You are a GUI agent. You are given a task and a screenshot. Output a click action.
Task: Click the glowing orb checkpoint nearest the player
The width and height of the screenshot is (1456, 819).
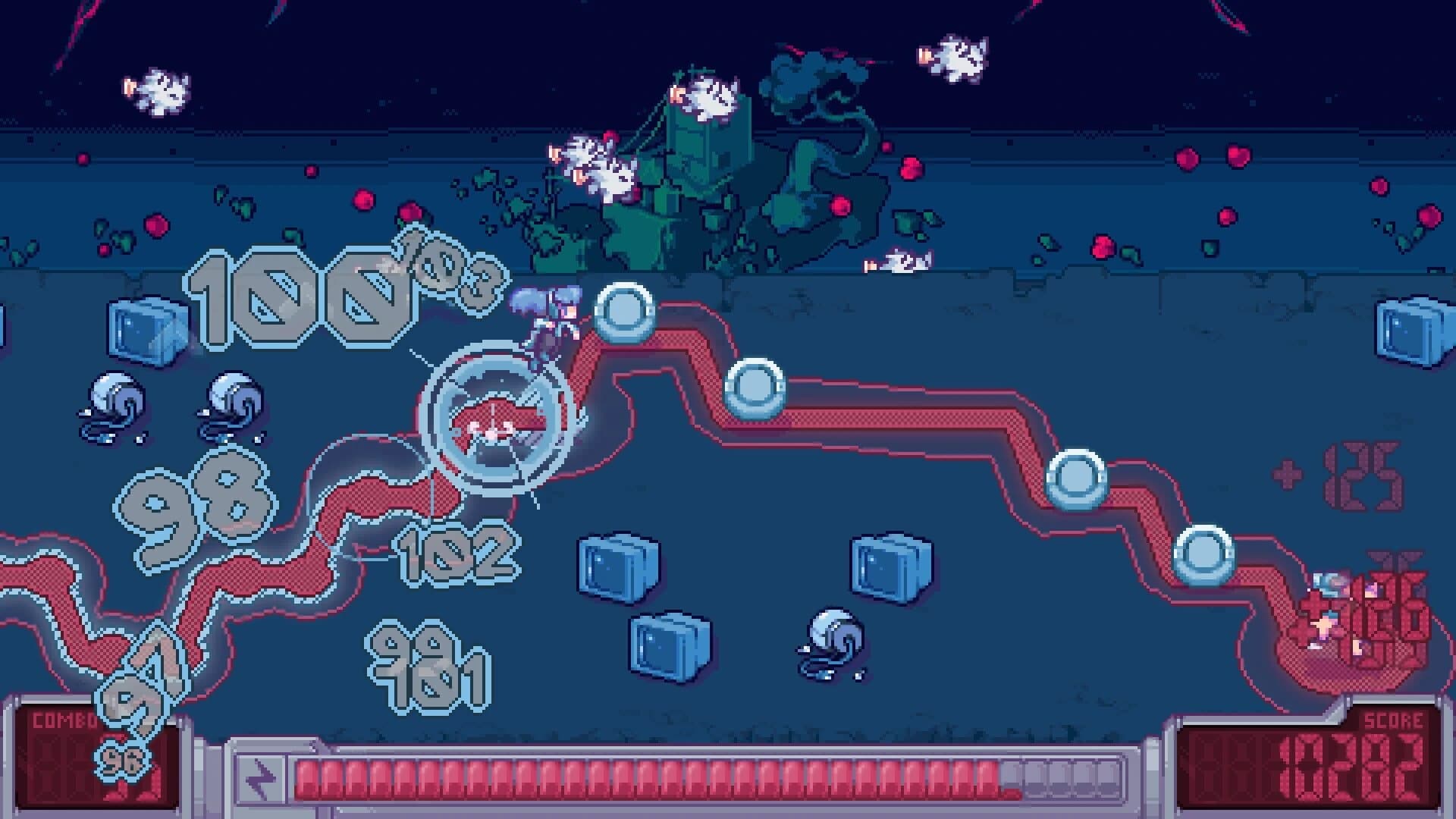click(x=626, y=311)
